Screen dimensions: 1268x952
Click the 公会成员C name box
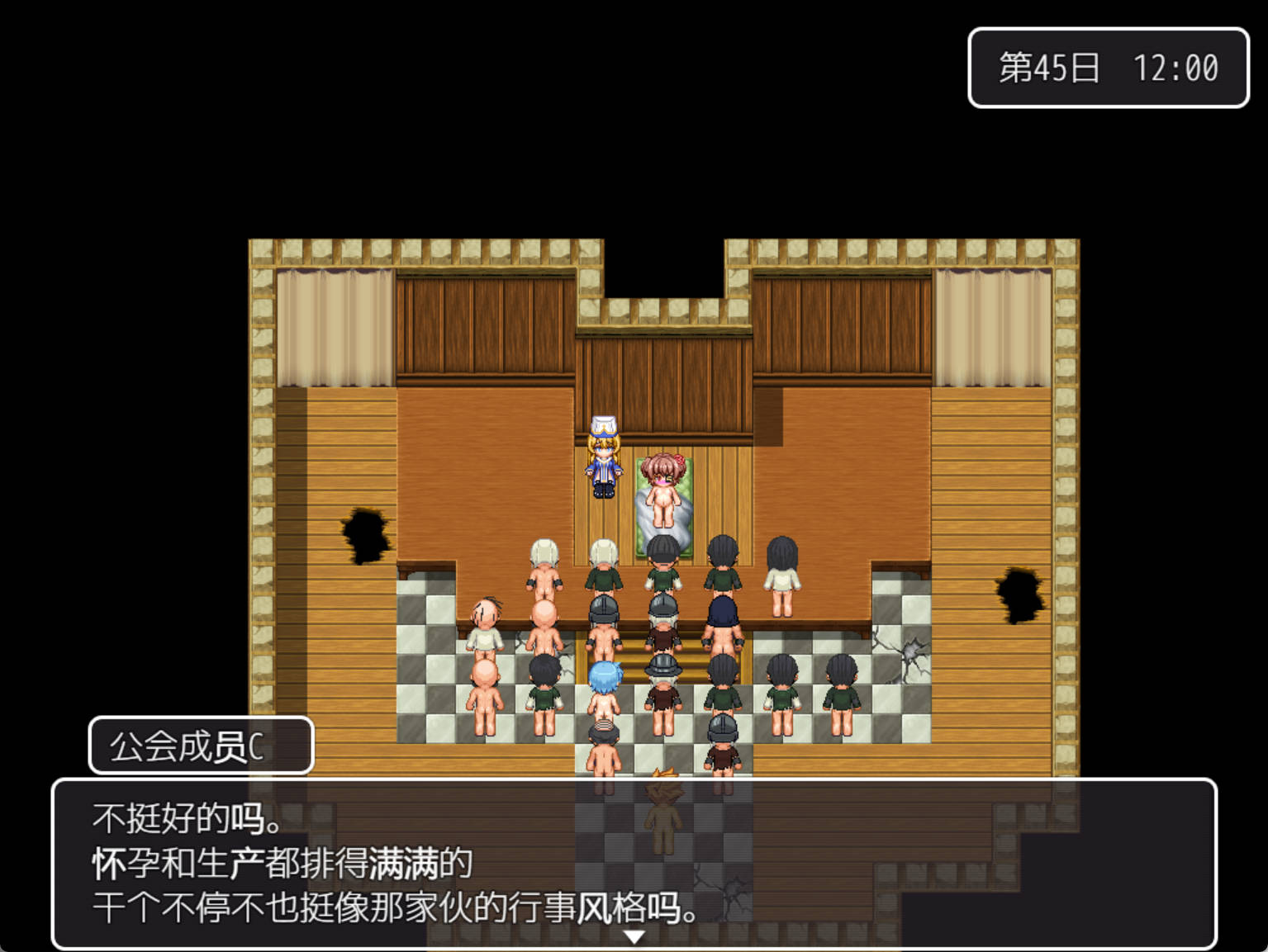click(201, 746)
